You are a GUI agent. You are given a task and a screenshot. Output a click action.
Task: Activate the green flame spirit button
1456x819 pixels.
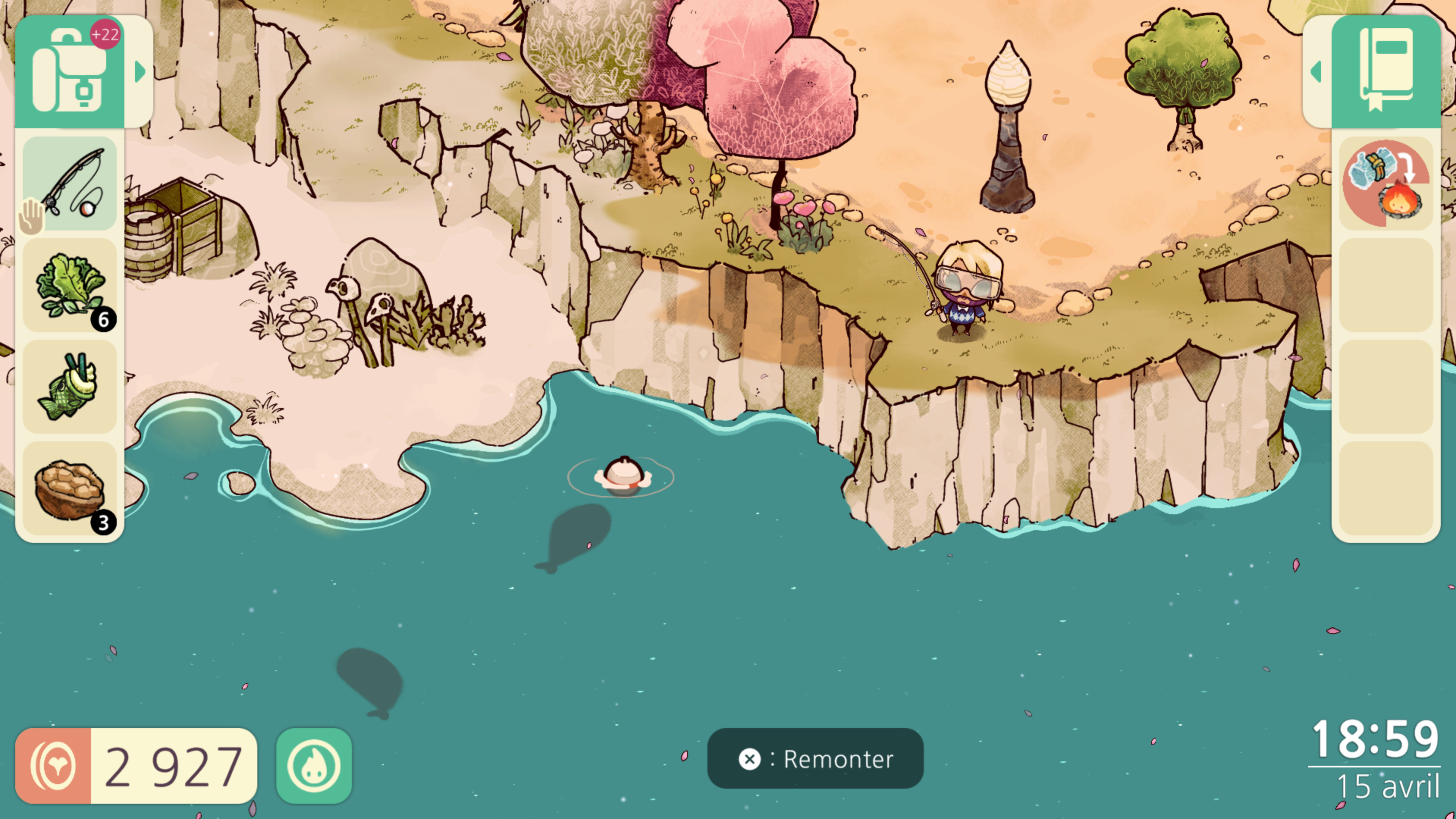(x=314, y=766)
